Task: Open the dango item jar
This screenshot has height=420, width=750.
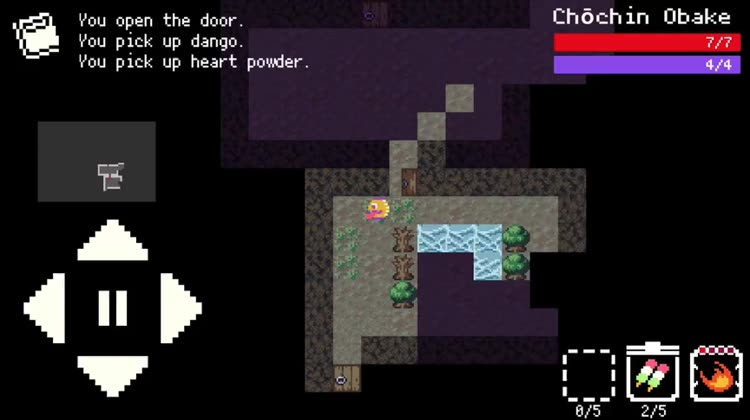Action: (x=652, y=374)
